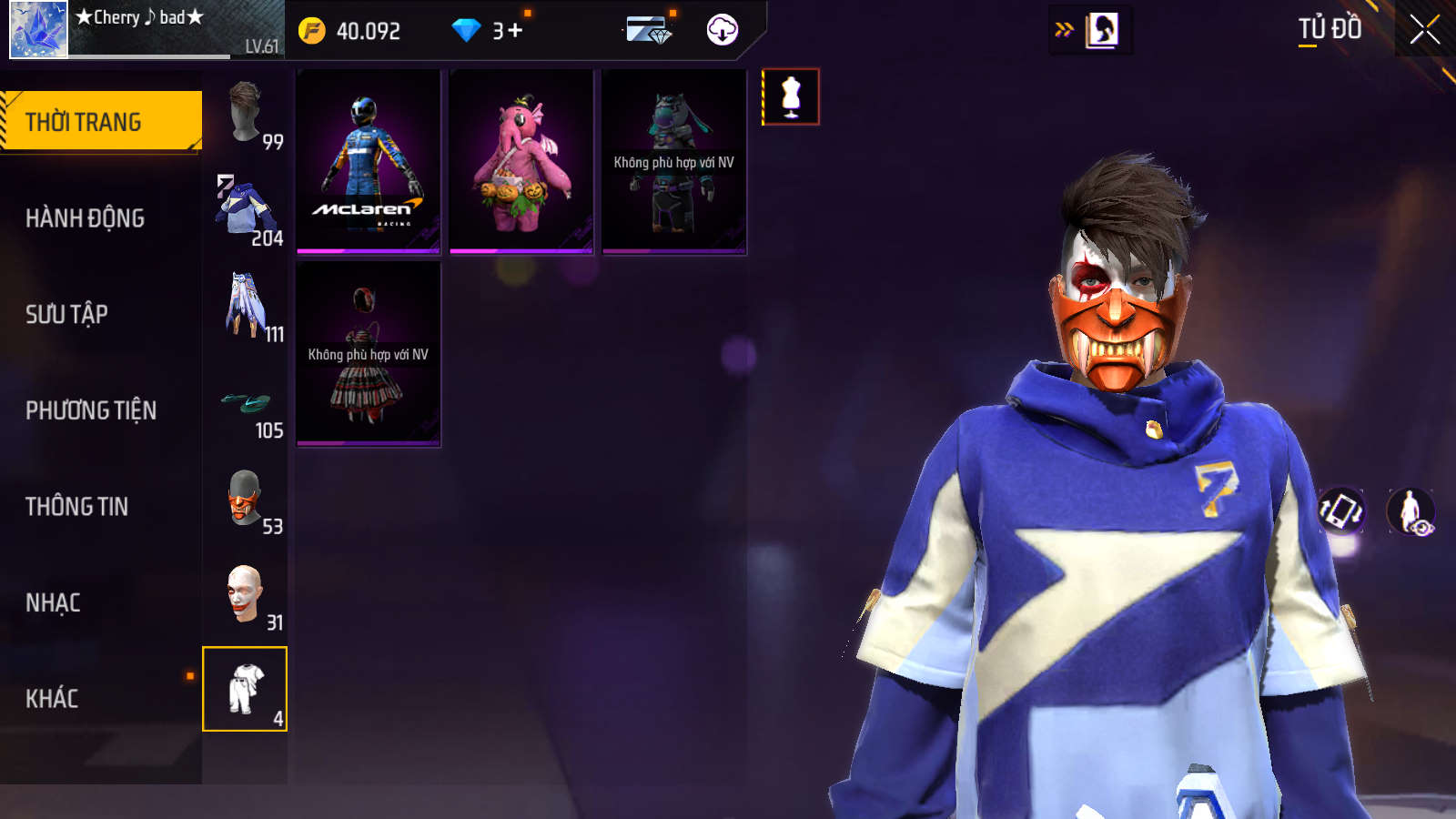Image resolution: width=1456 pixels, height=819 pixels.
Task: Add diamonds with the plus button
Action: 515,31
